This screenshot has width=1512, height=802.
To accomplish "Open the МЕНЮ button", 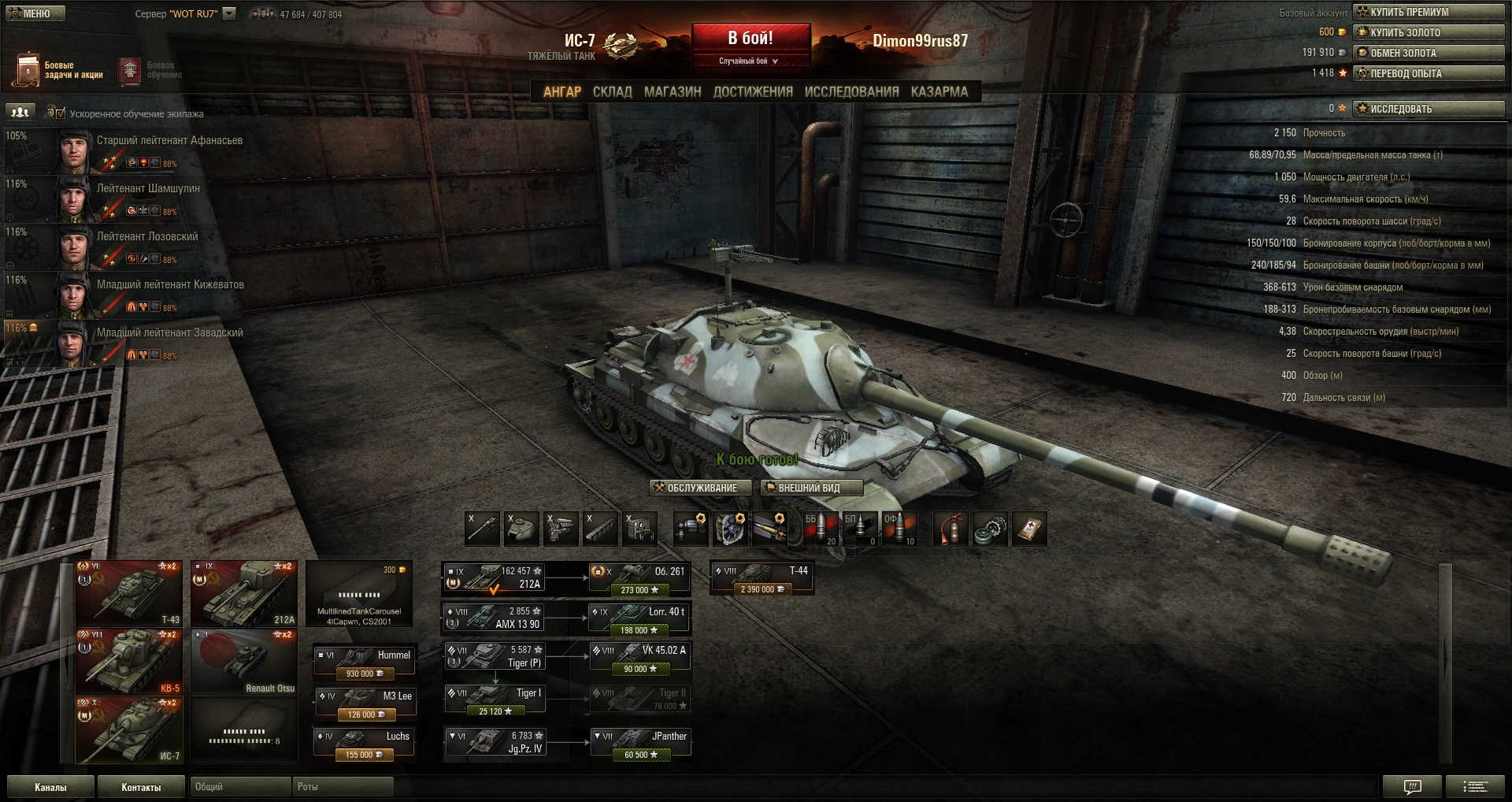I will [x=35, y=13].
